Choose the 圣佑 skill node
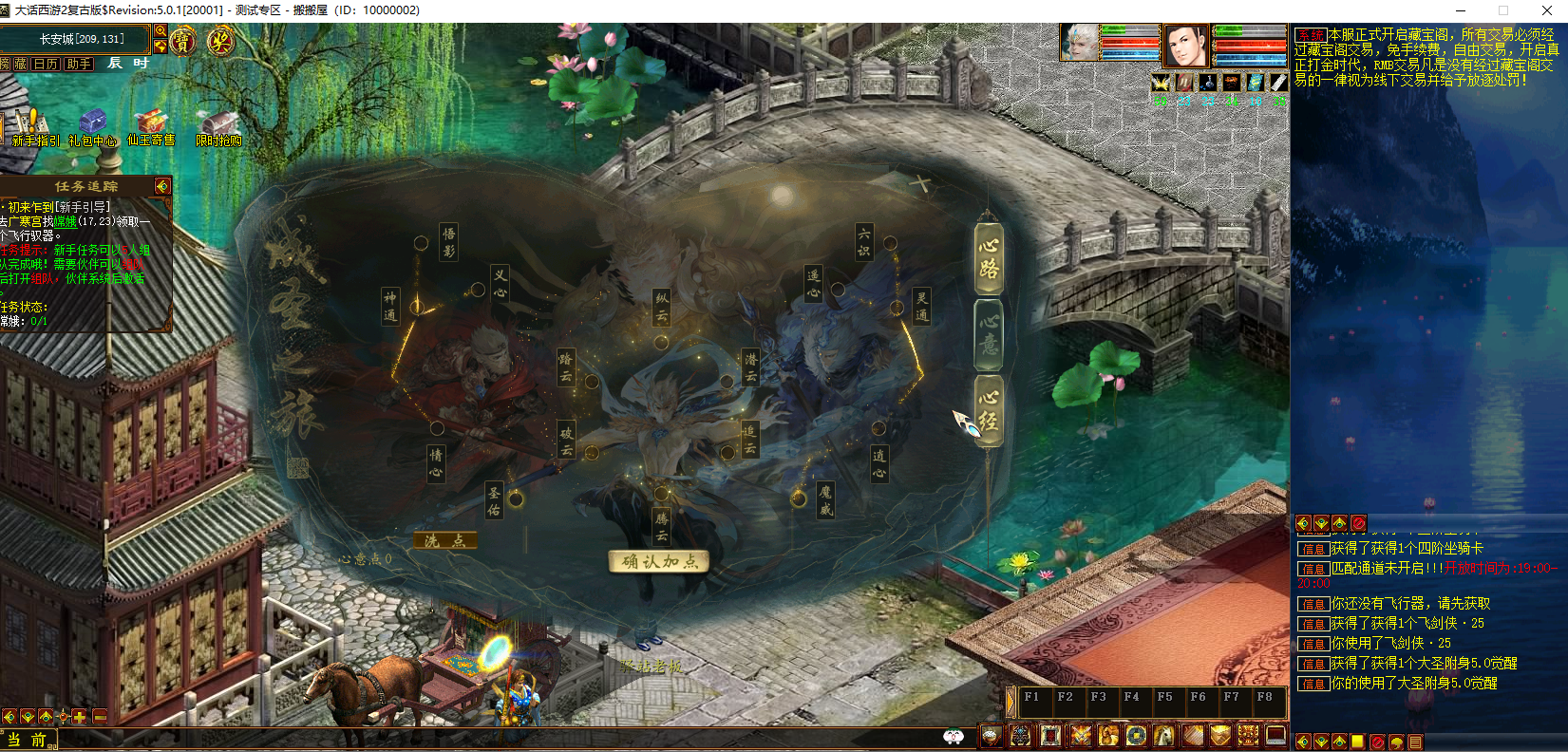The width and height of the screenshot is (1568, 752). click(x=494, y=499)
